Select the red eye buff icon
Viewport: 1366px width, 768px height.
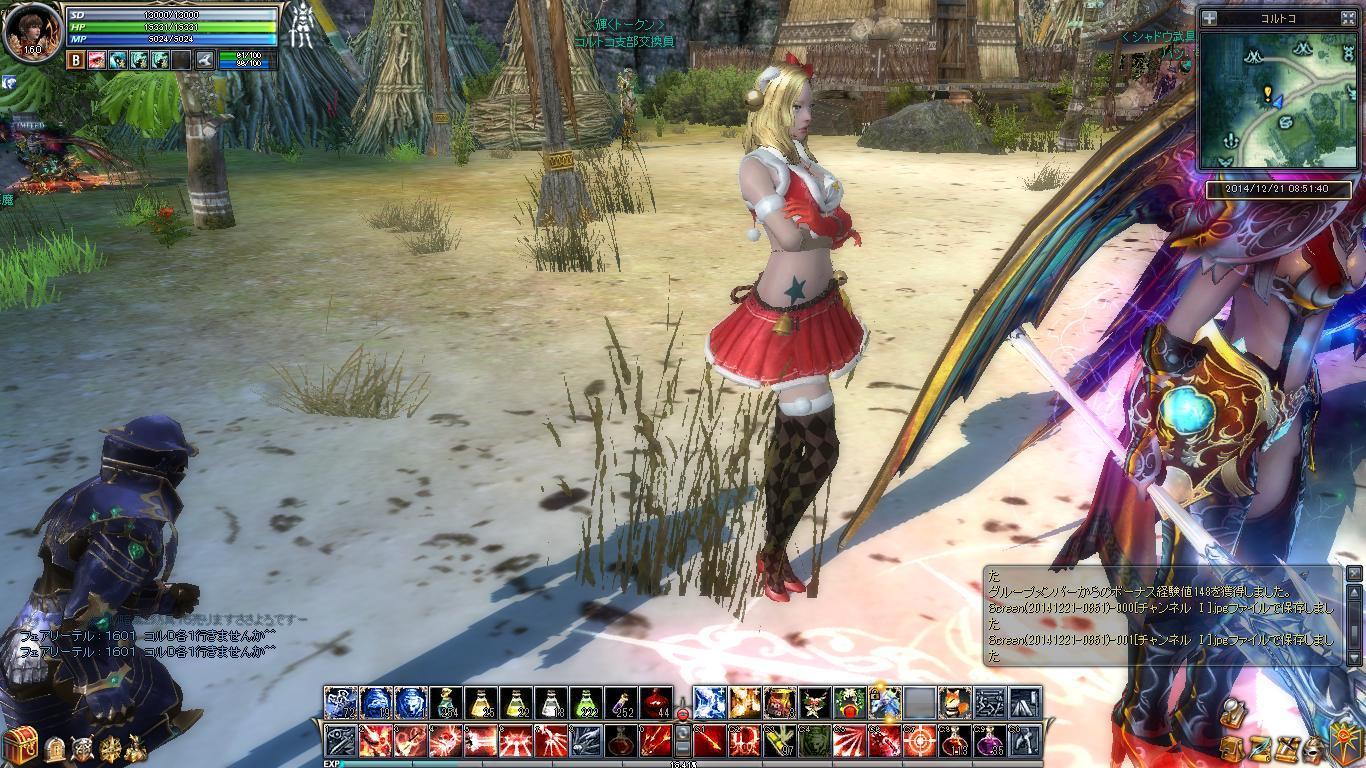(x=97, y=60)
